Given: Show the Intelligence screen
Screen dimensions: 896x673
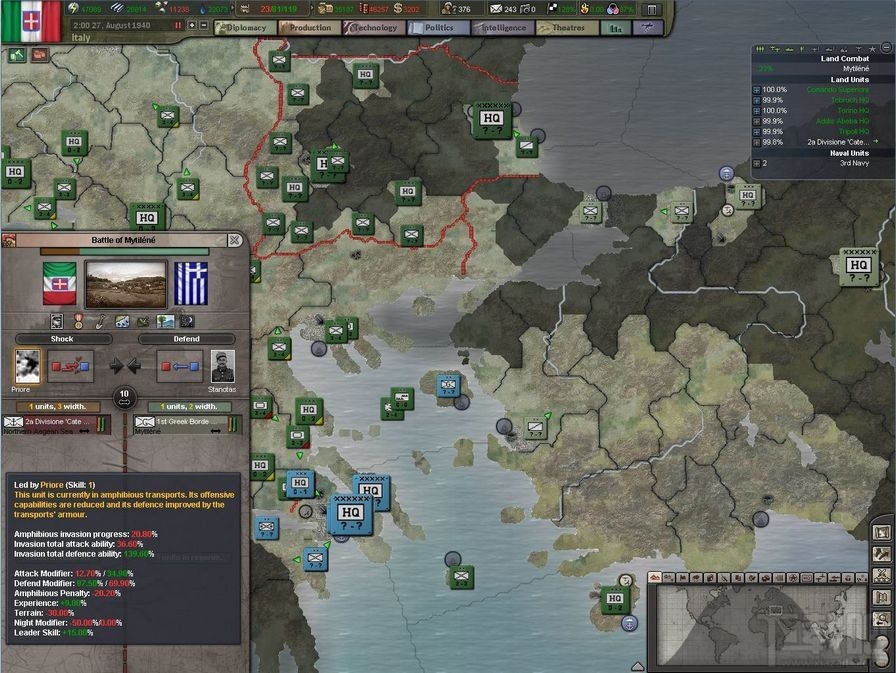Looking at the screenshot, I should [503, 28].
